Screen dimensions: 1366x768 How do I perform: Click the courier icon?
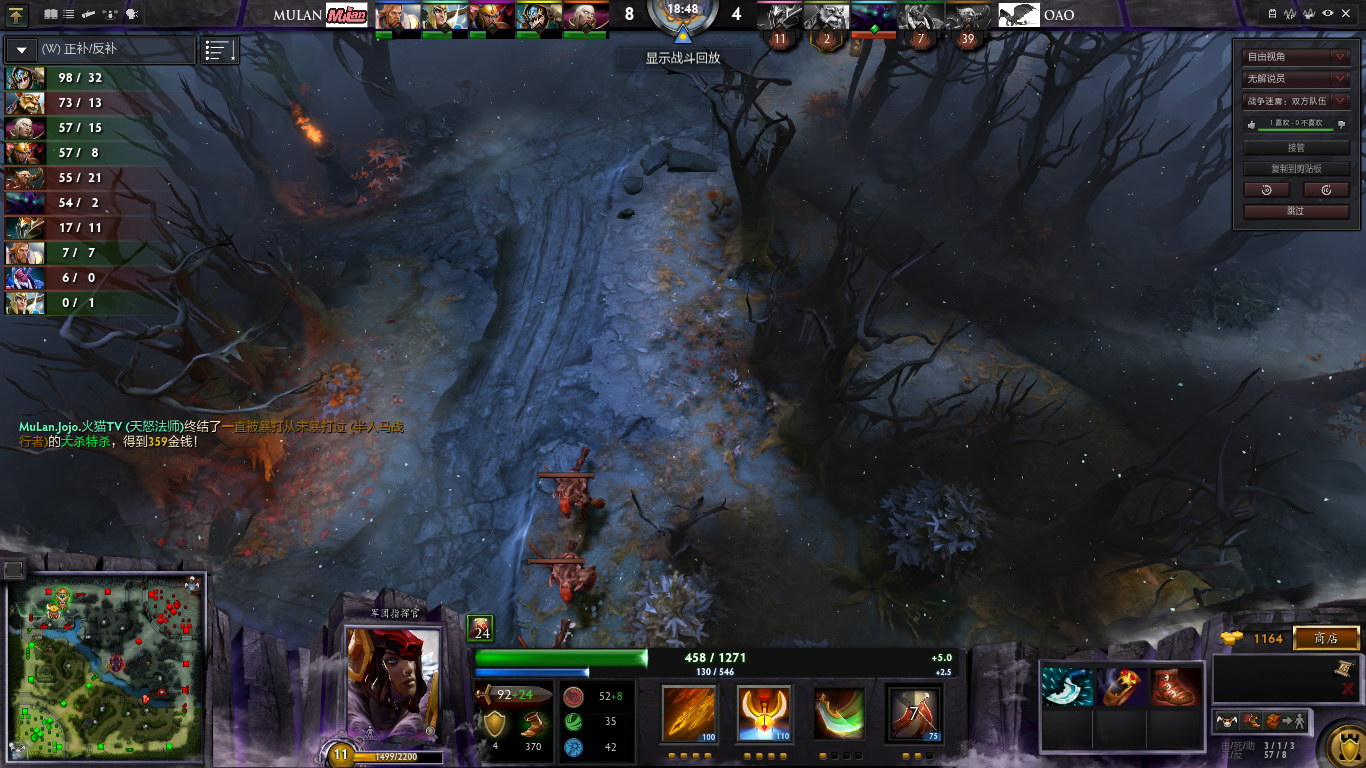point(1228,720)
